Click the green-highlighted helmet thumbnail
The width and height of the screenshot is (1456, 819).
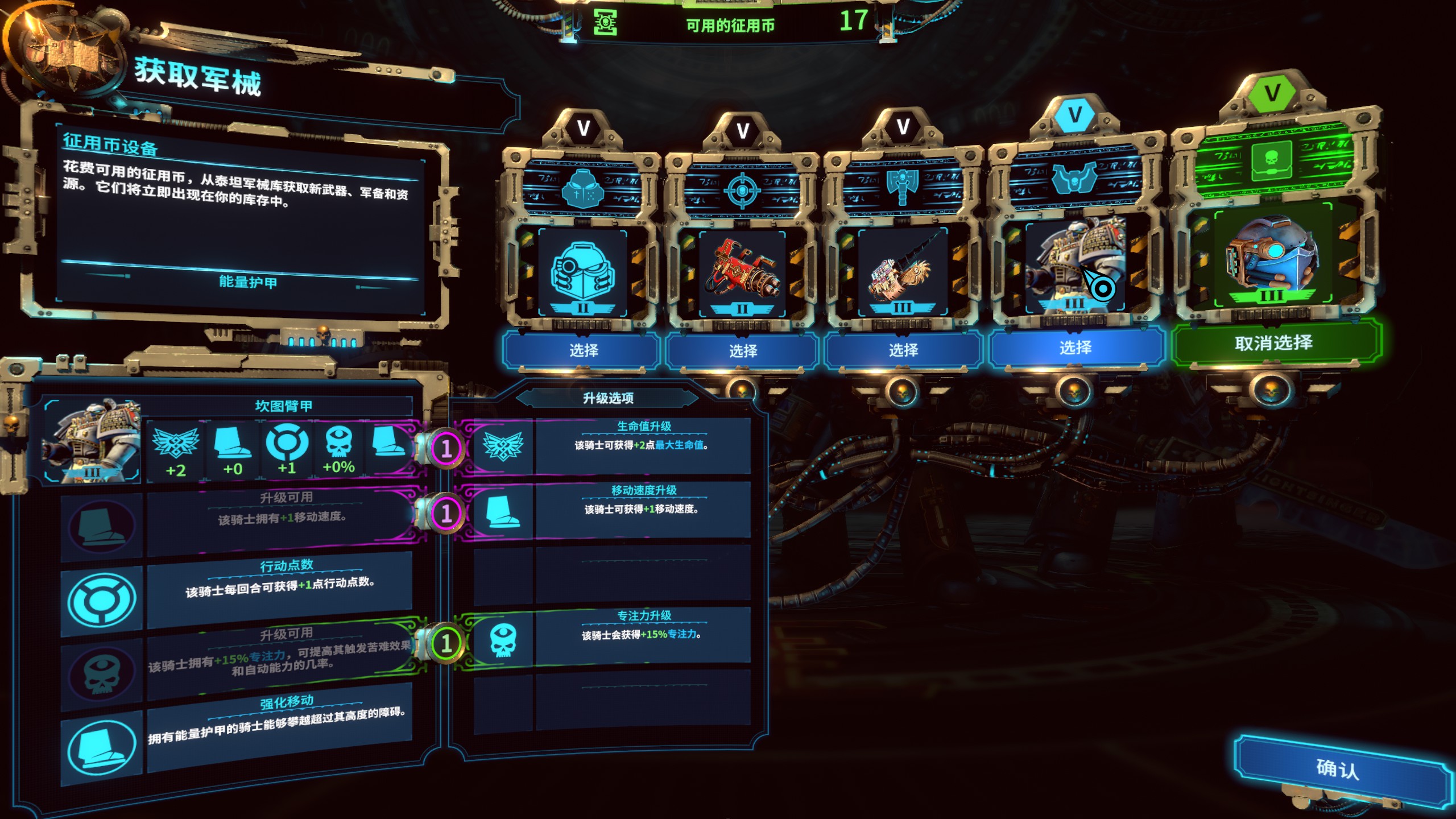(1273, 256)
